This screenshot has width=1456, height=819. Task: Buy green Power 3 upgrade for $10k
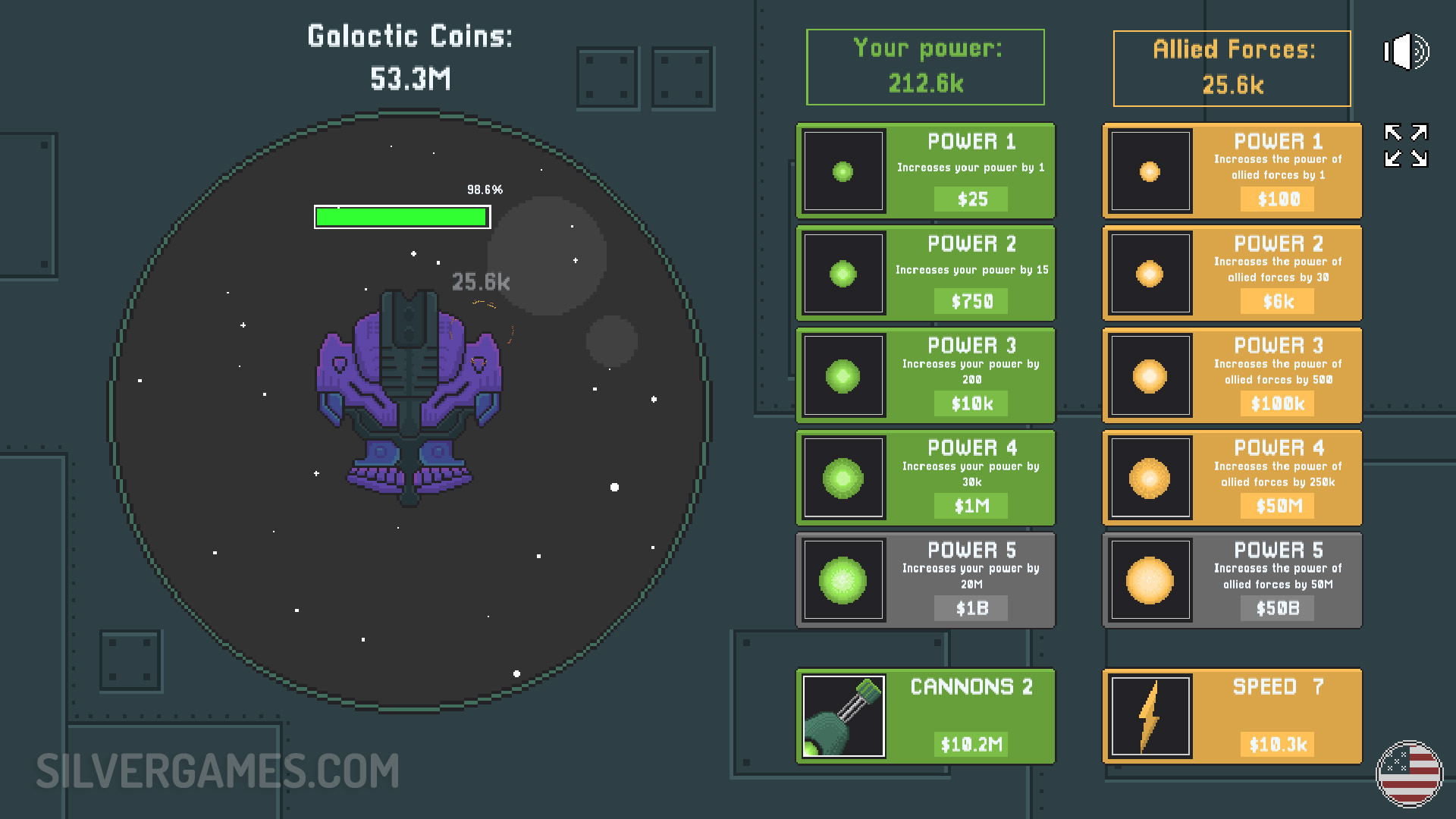pos(925,376)
